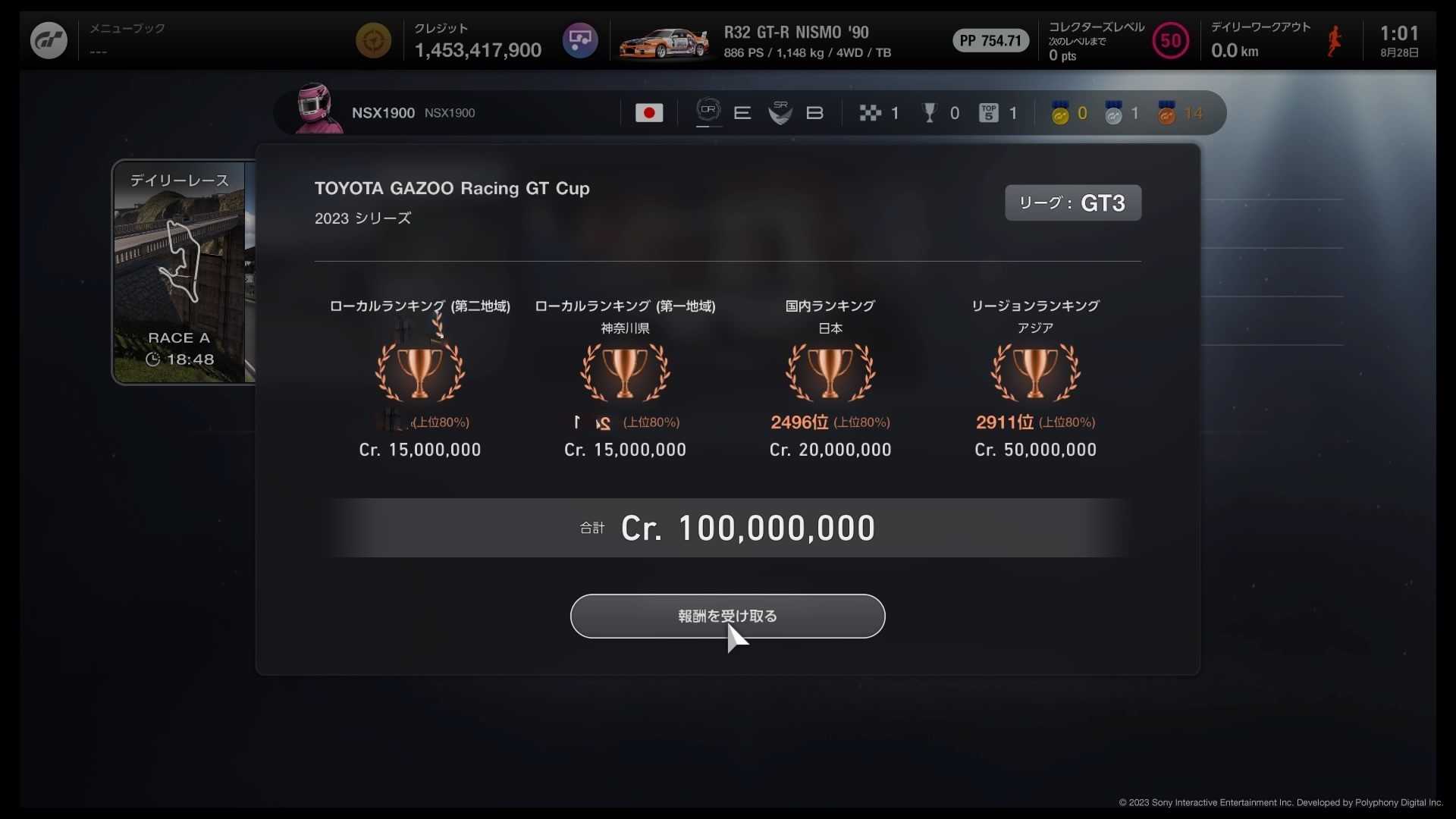Select the Japan flag on the player profile
Viewport: 1456px width, 819px height.
click(x=649, y=112)
